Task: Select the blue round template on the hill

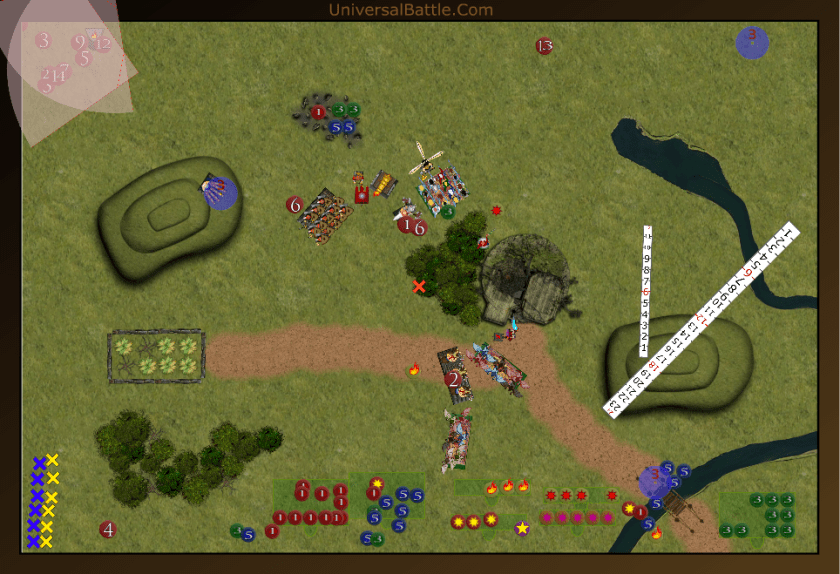Action: click(219, 193)
